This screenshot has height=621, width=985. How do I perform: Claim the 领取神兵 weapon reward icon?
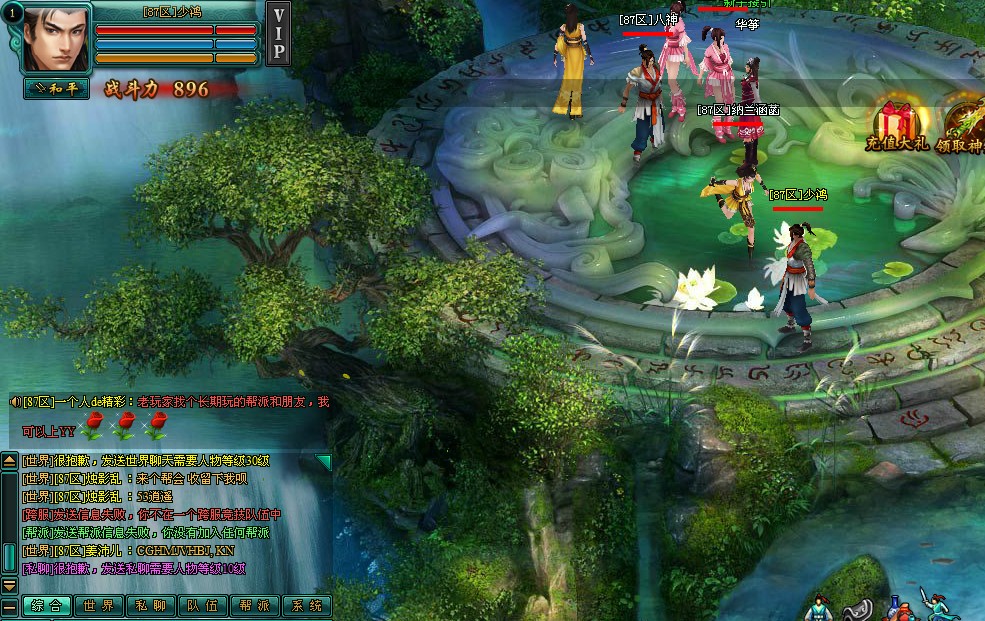coord(964,126)
